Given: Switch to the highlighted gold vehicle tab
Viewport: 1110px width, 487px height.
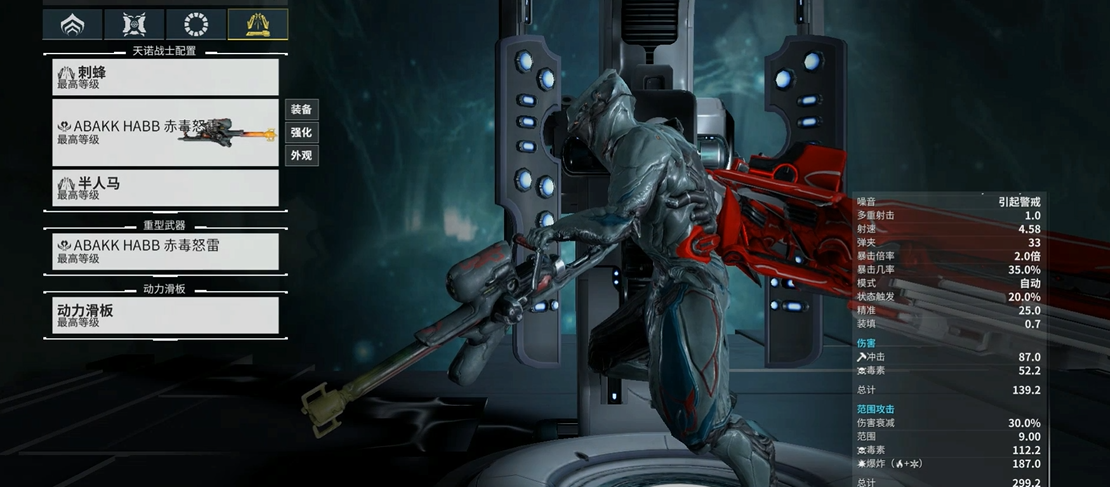Looking at the screenshot, I should click(258, 24).
